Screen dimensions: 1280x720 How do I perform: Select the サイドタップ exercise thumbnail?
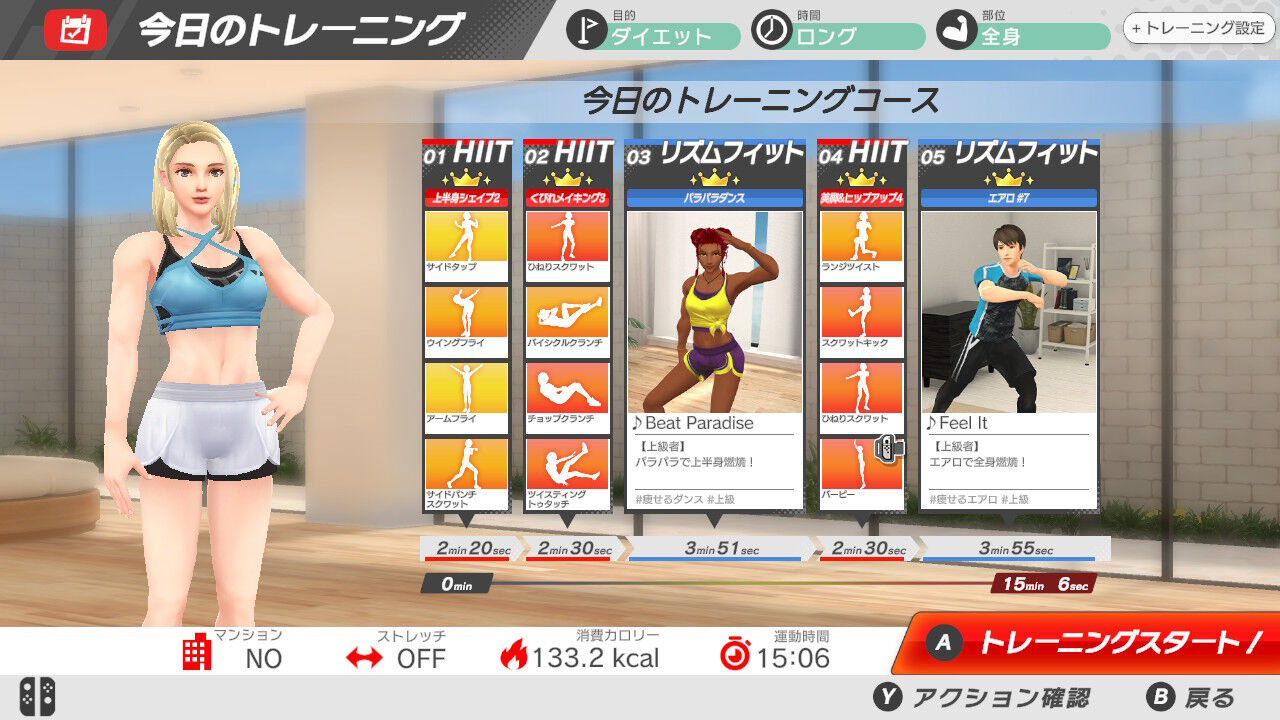click(465, 240)
